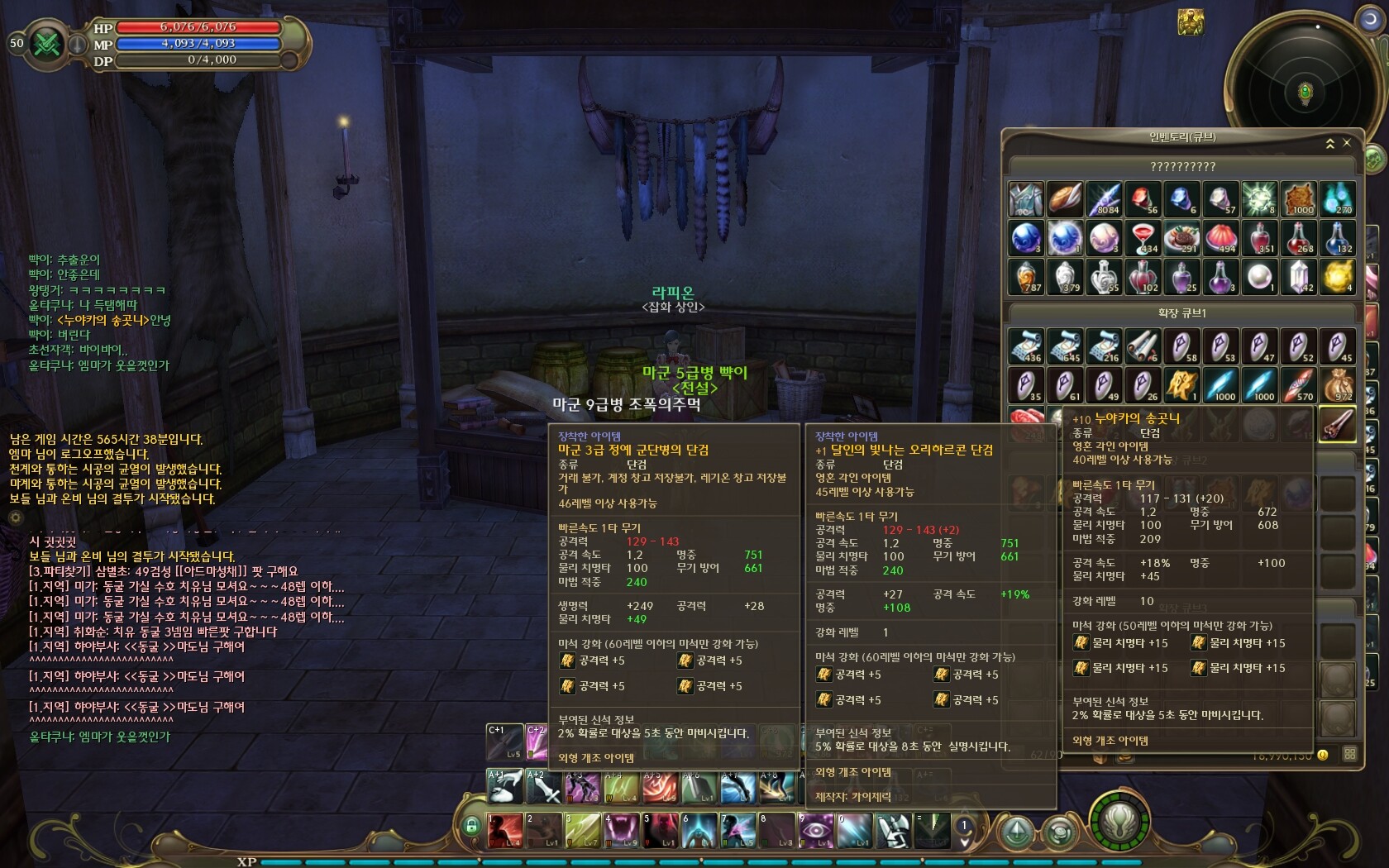Switch hotbar page with the page 1 indicator
1389x868 pixels.
tap(963, 826)
